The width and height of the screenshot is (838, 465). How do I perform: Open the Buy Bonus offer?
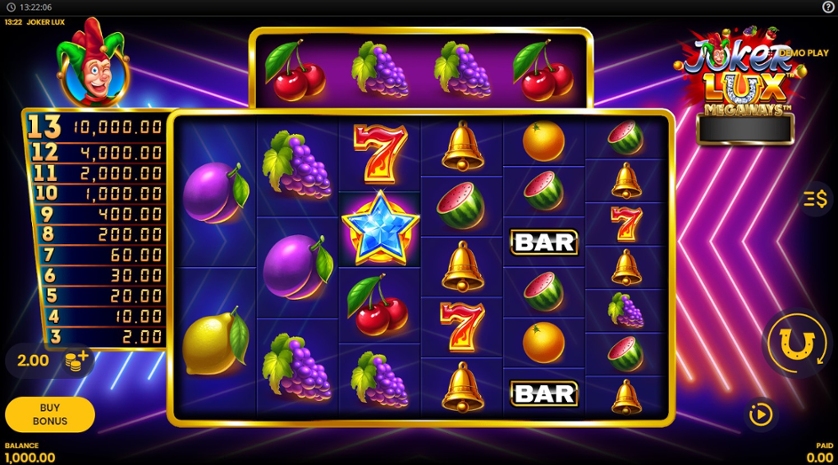50,414
